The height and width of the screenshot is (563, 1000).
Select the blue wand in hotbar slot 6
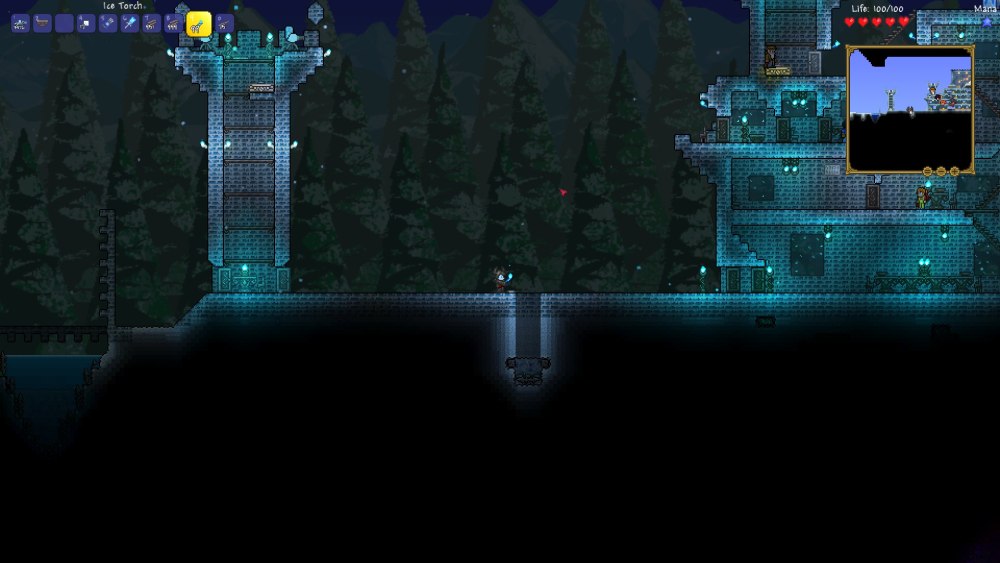[x=130, y=23]
